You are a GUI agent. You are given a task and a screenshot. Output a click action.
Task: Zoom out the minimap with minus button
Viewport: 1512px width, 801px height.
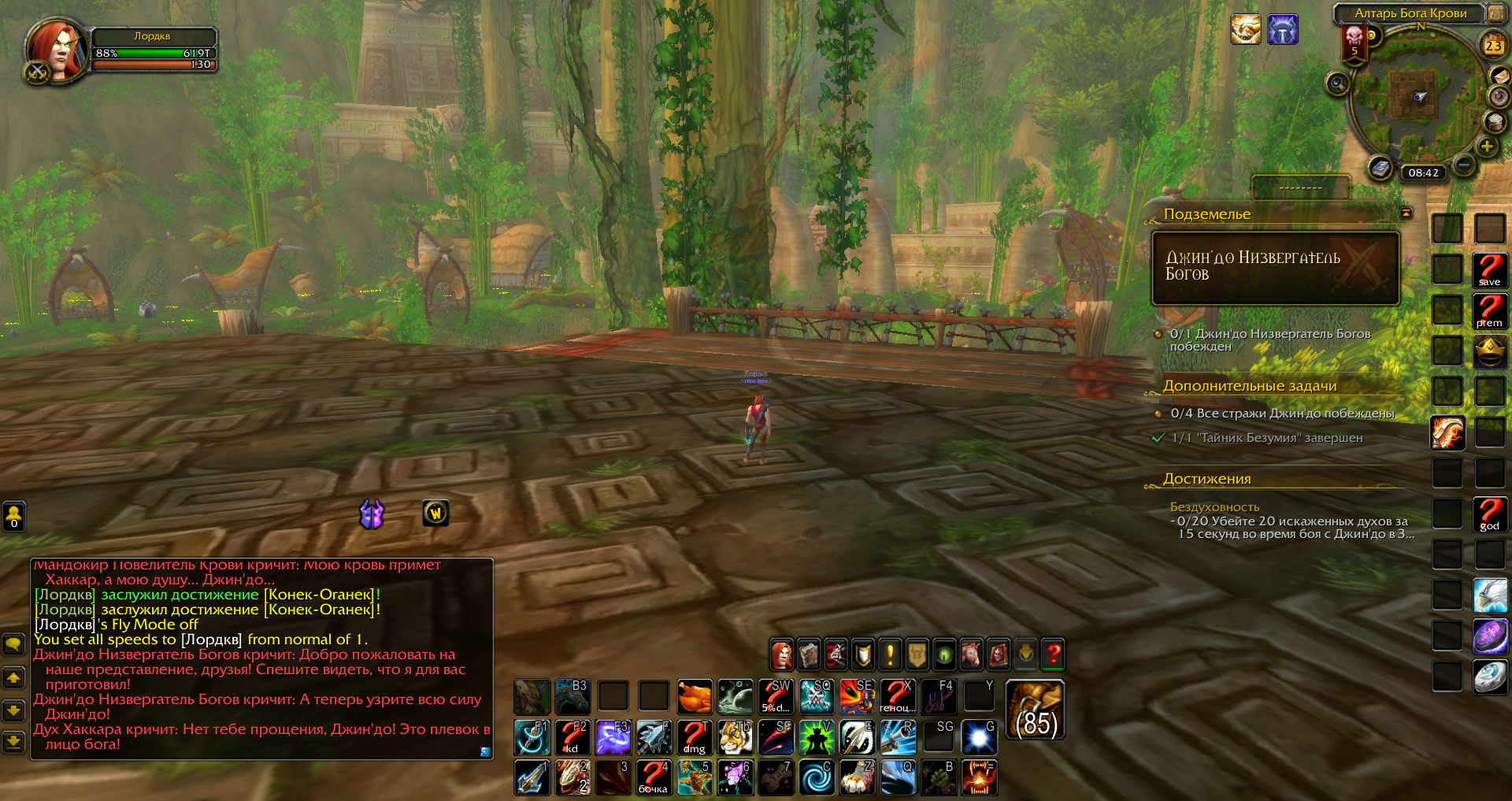[1464, 165]
